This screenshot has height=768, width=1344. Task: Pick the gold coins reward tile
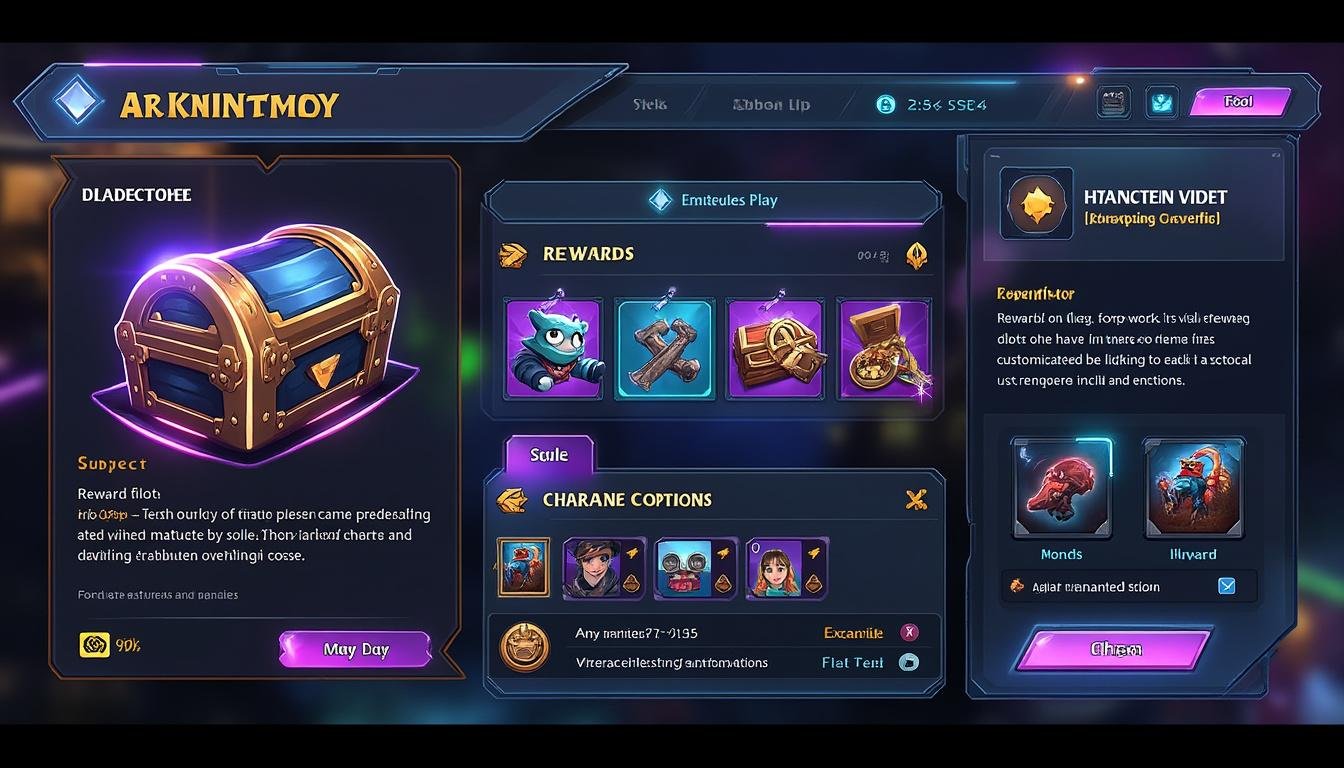click(884, 349)
